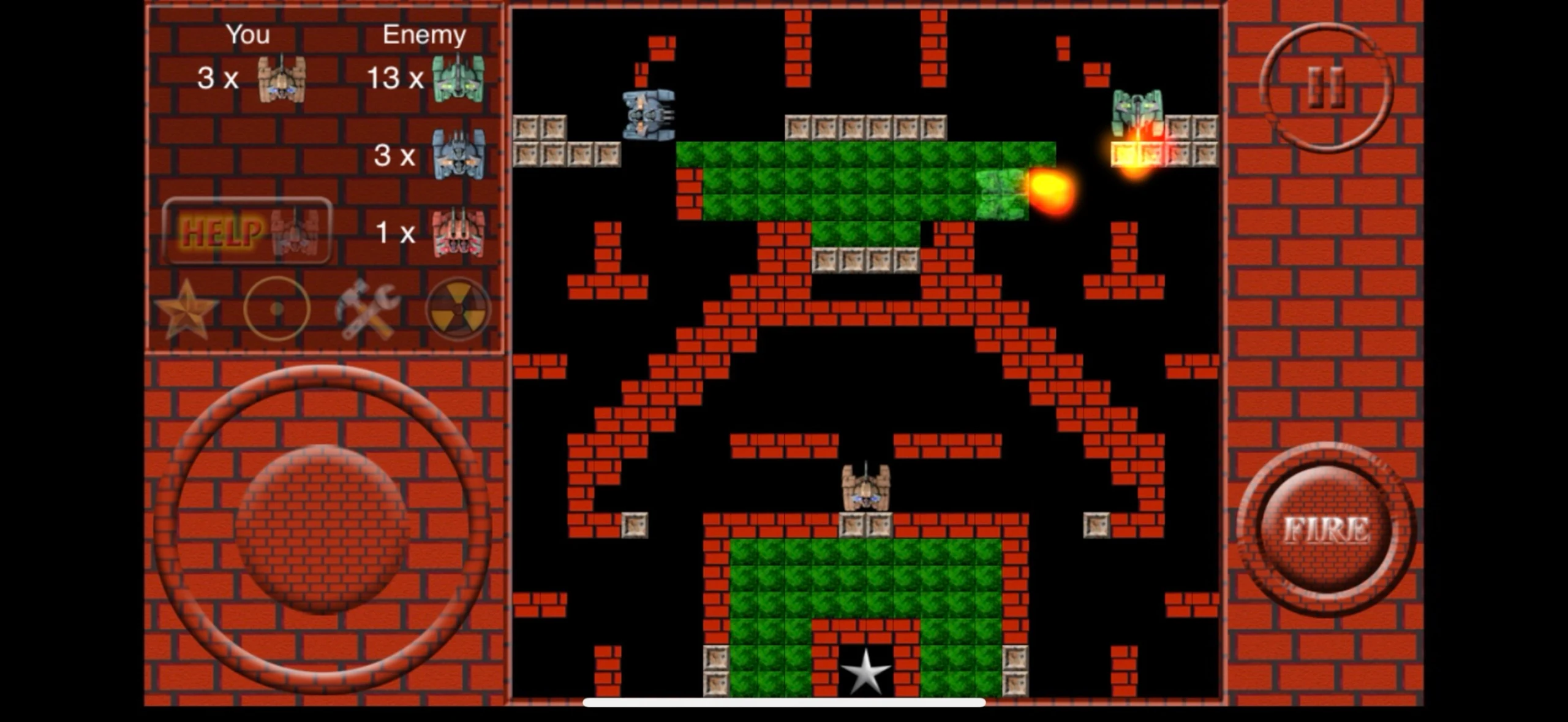Tap the brick joystick center
This screenshot has width=1568, height=722.
tap(322, 528)
